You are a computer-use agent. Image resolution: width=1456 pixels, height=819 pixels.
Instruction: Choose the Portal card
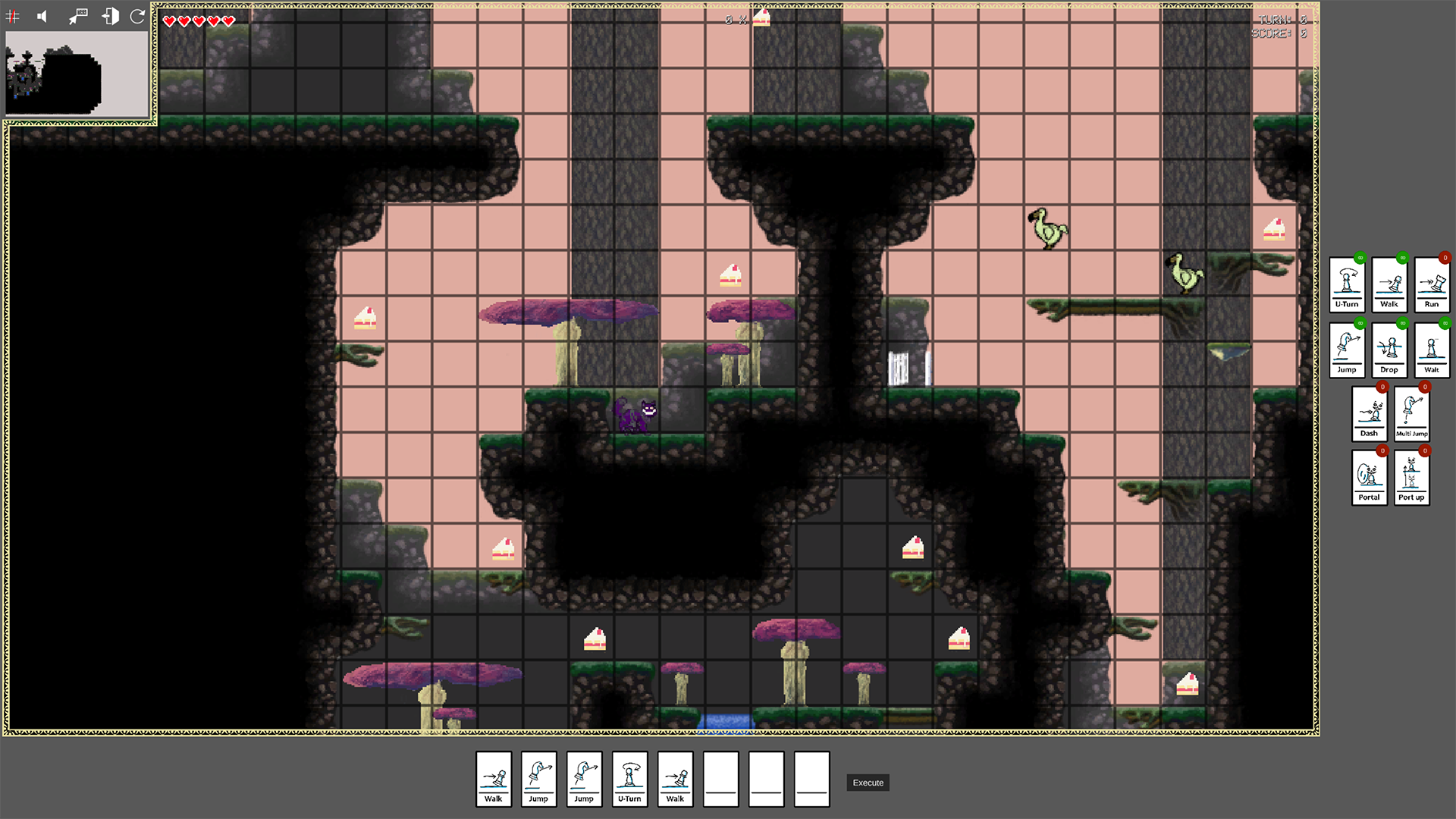tap(1369, 478)
